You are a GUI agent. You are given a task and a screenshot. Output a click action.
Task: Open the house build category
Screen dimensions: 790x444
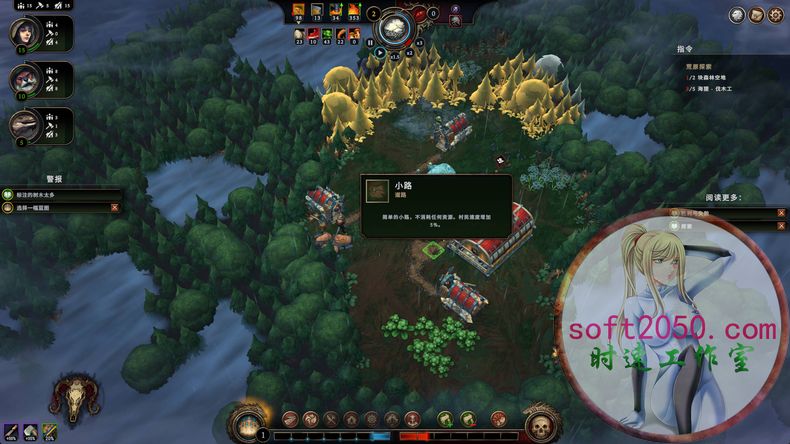click(x=350, y=419)
